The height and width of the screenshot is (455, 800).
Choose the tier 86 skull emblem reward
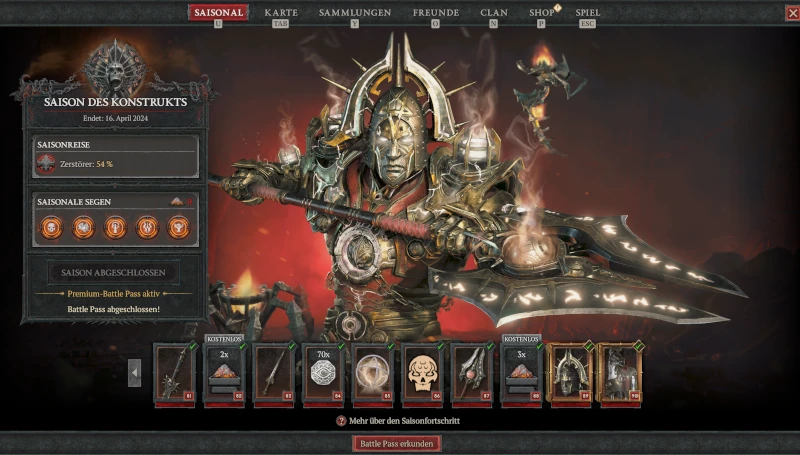[x=422, y=372]
